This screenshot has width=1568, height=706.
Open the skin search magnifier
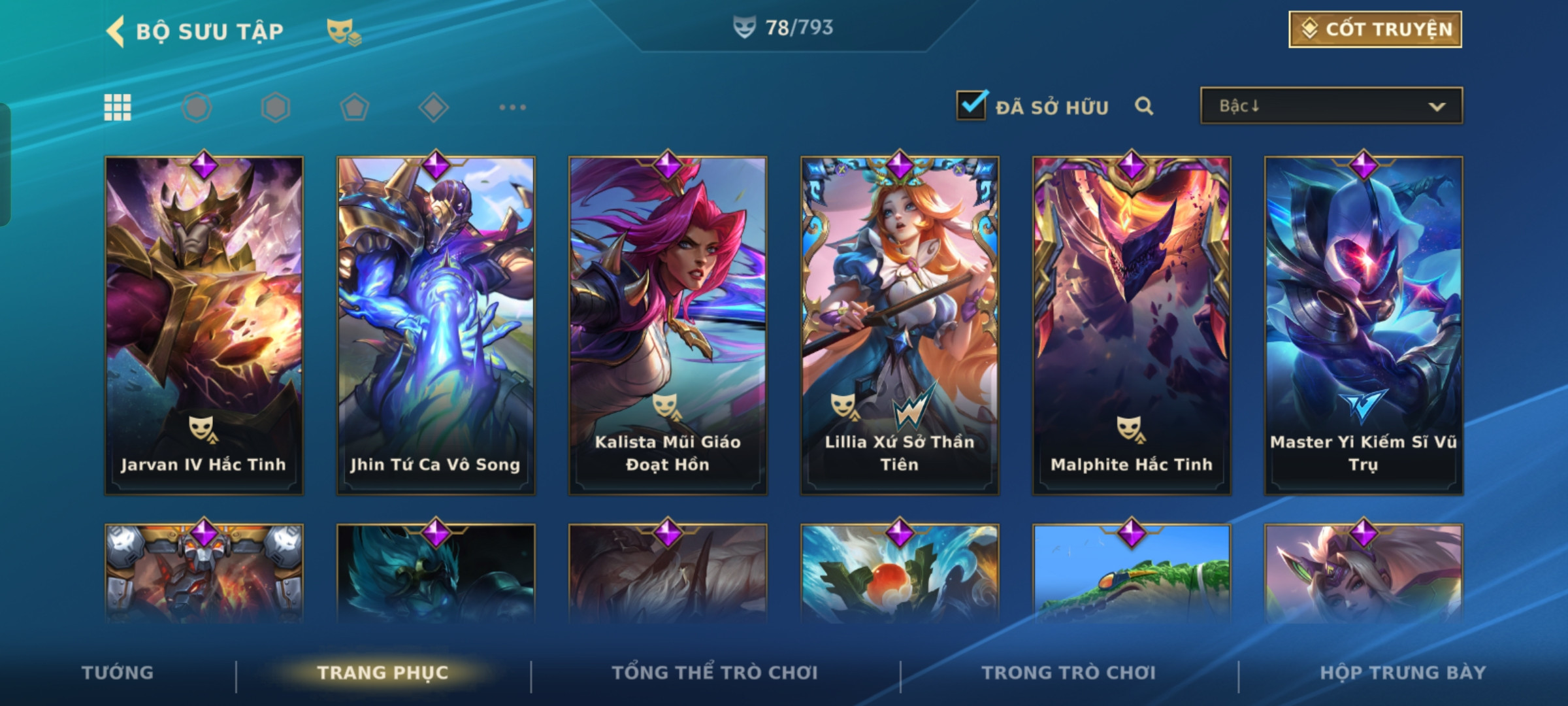(x=1144, y=106)
